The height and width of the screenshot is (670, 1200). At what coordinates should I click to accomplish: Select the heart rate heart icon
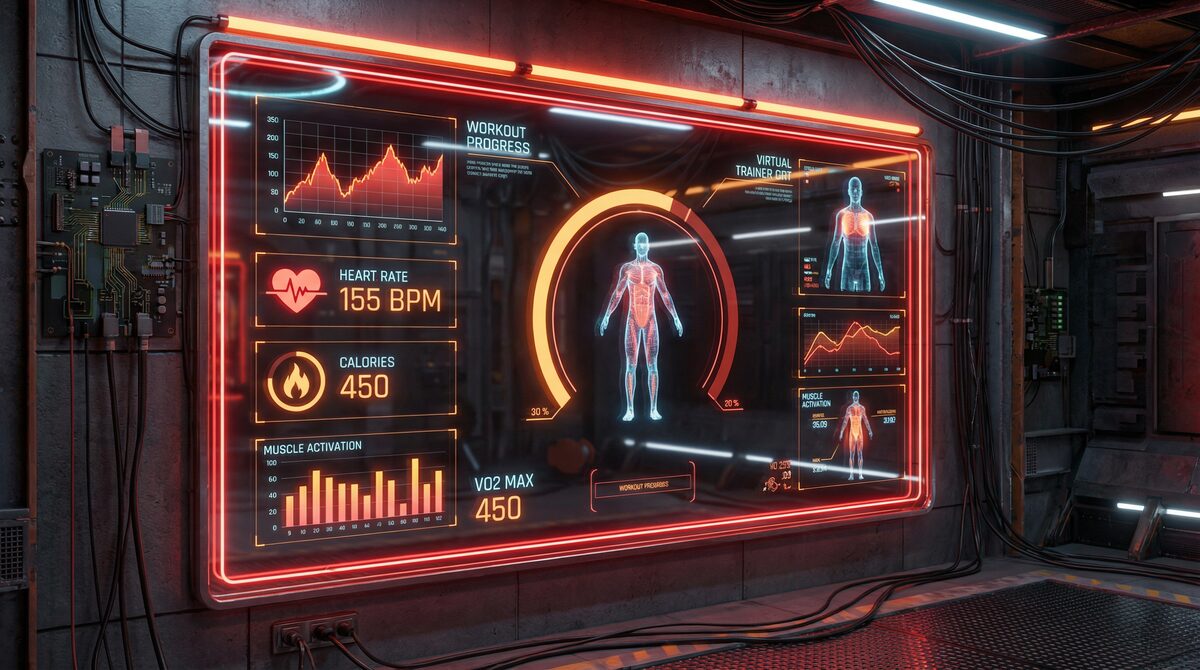(296, 289)
